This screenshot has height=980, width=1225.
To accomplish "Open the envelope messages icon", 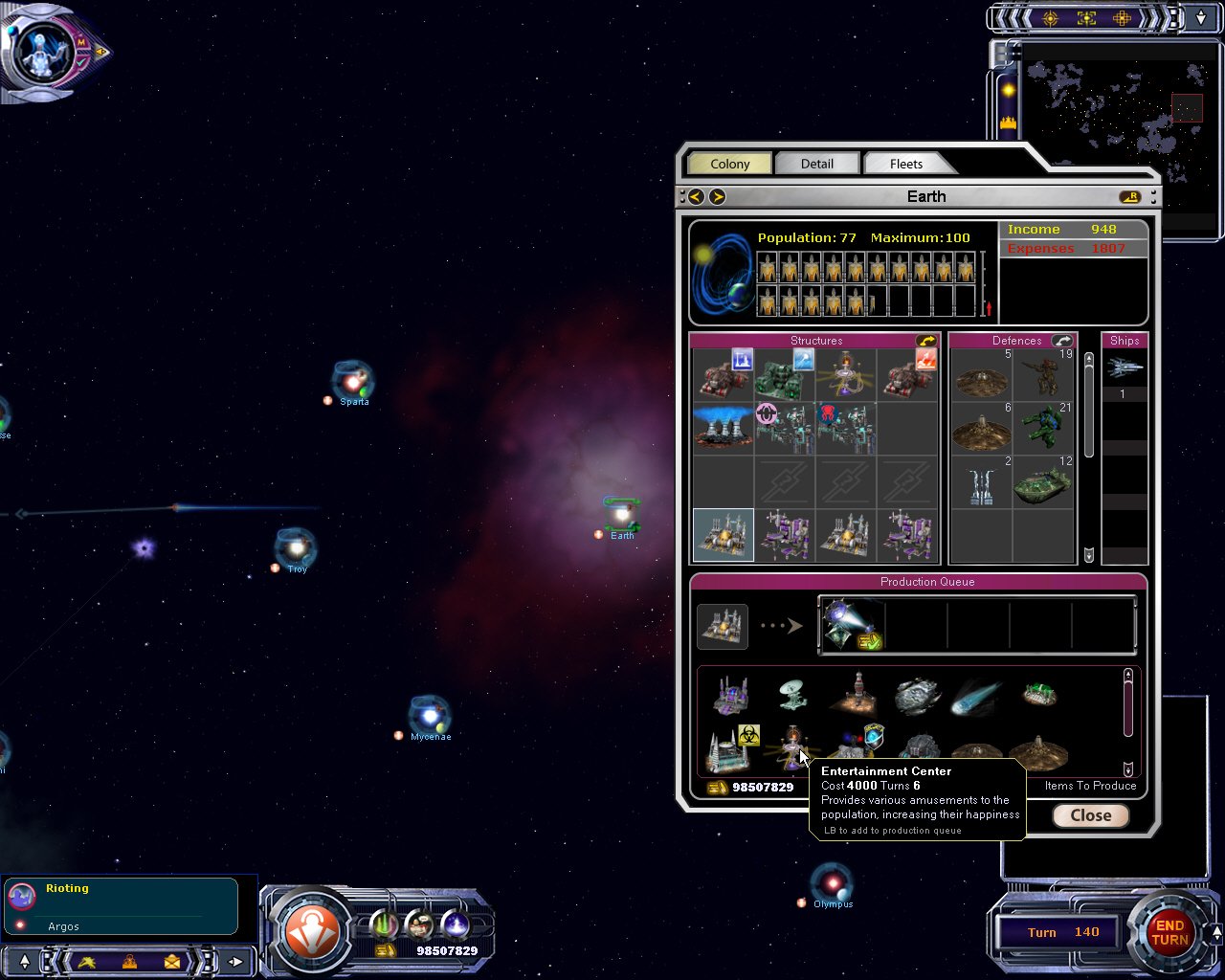I will click(171, 961).
